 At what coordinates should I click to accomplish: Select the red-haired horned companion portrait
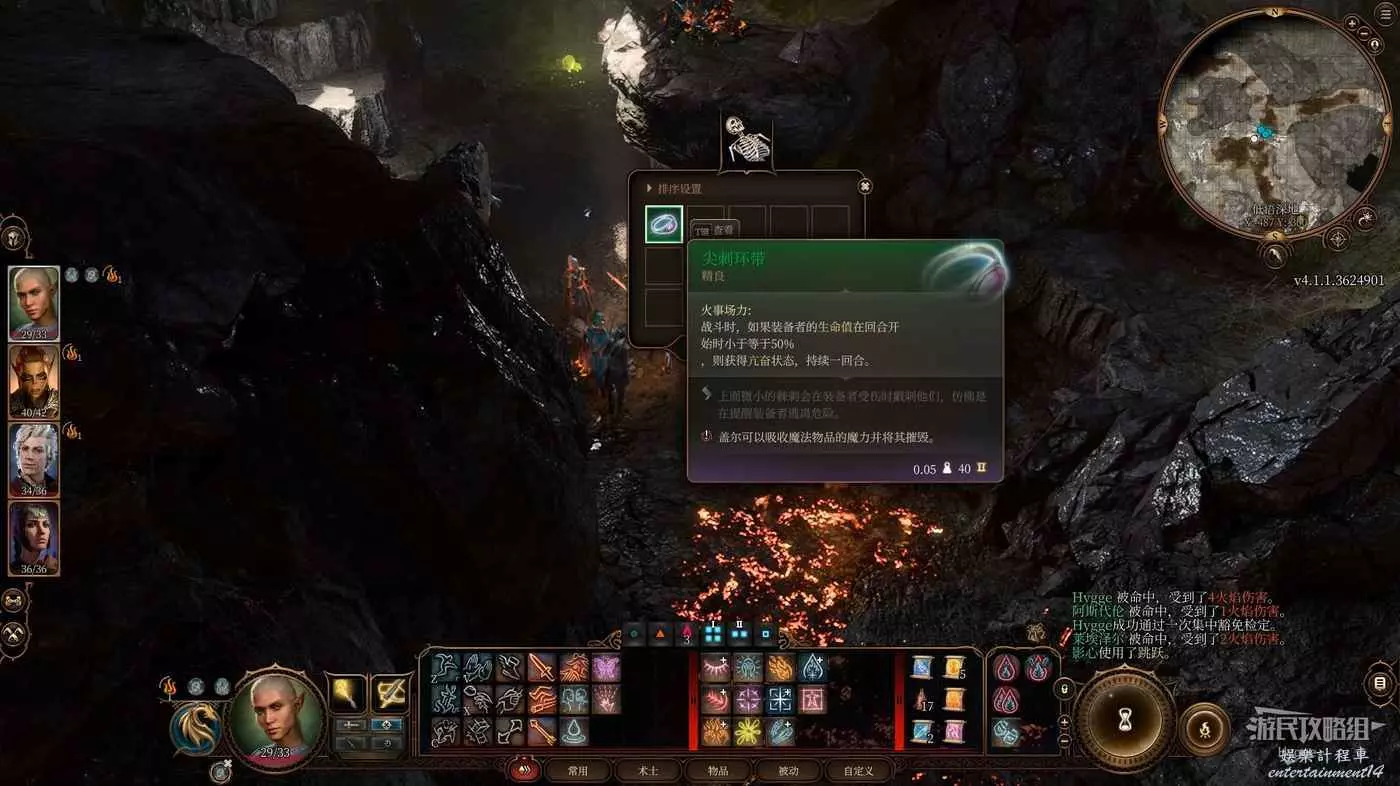[x=34, y=381]
